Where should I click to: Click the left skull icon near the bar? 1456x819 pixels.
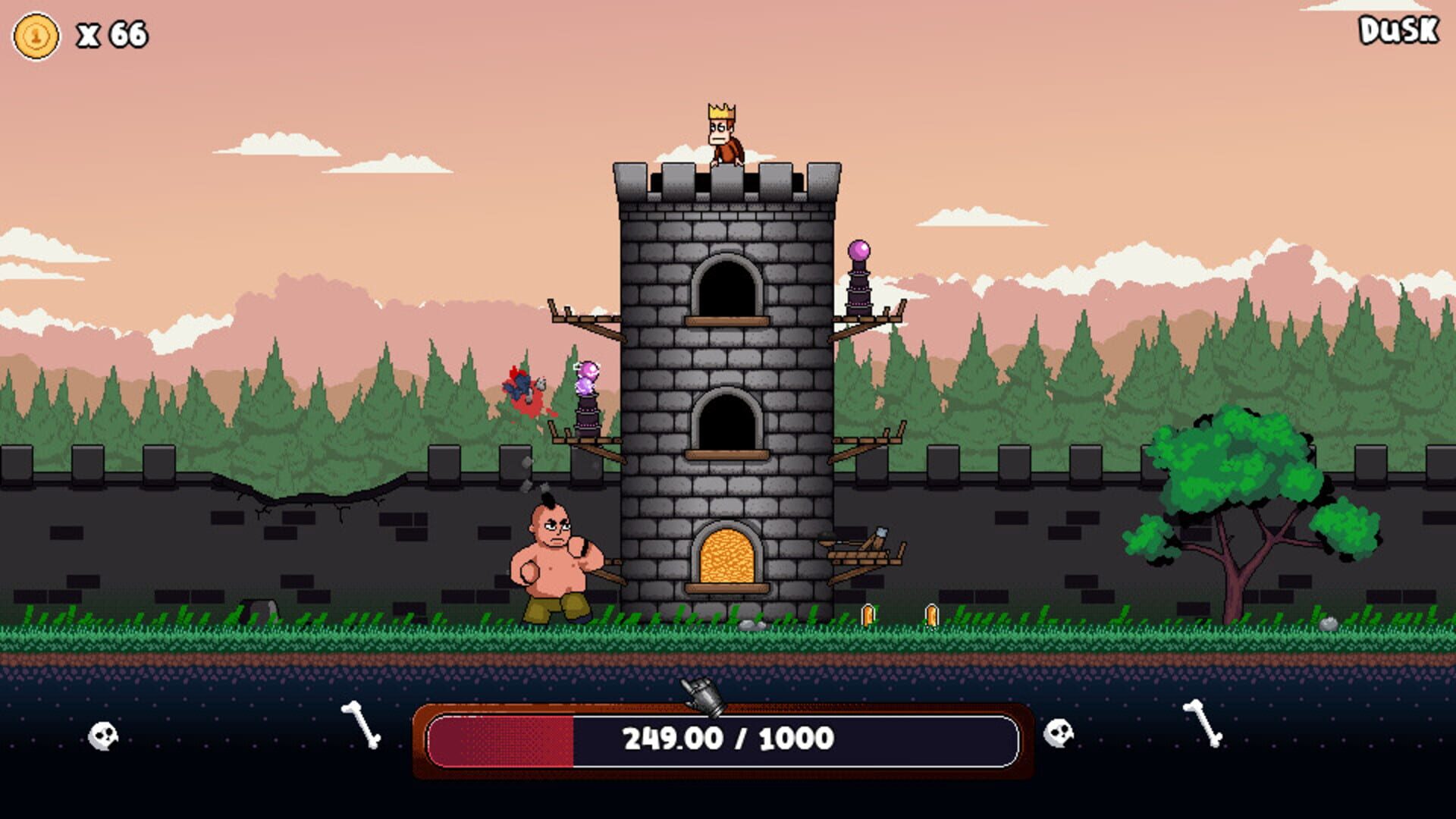click(102, 736)
